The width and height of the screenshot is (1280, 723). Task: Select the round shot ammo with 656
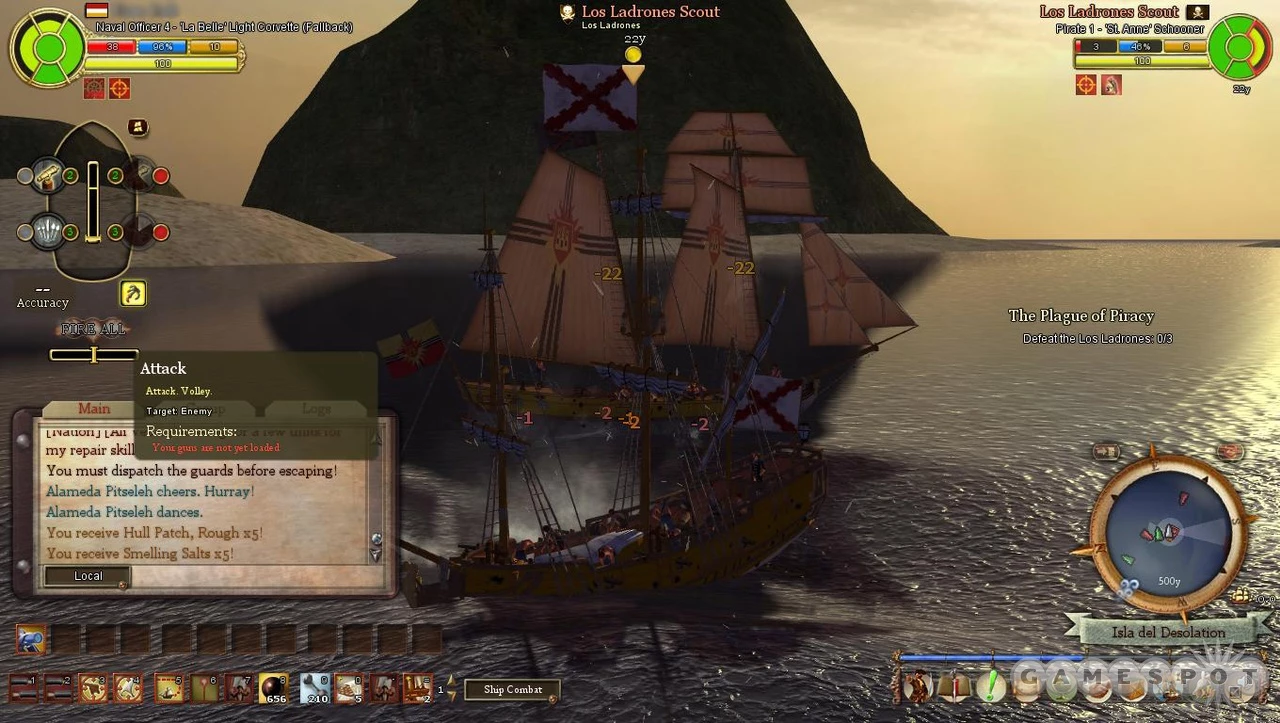[x=274, y=687]
